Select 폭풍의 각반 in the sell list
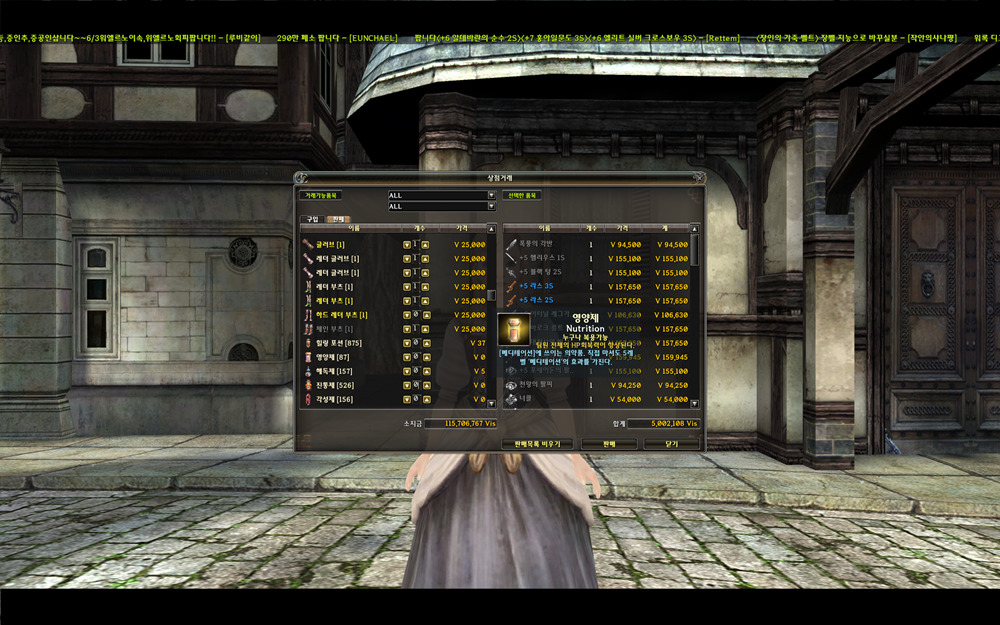The width and height of the screenshot is (1000, 625). click(539, 244)
